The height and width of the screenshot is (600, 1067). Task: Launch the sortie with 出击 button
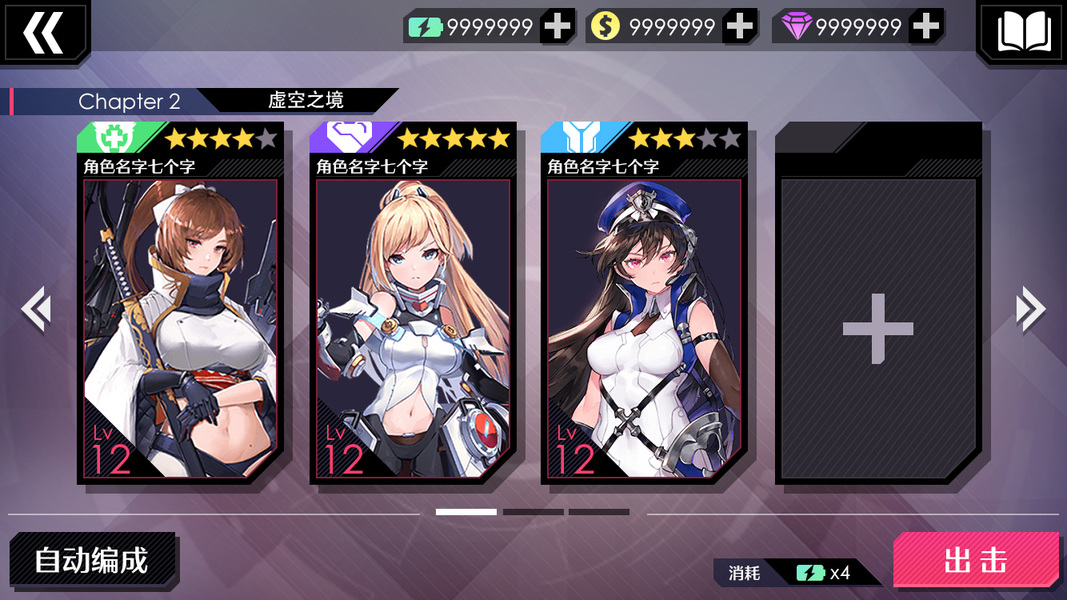[x=975, y=560]
